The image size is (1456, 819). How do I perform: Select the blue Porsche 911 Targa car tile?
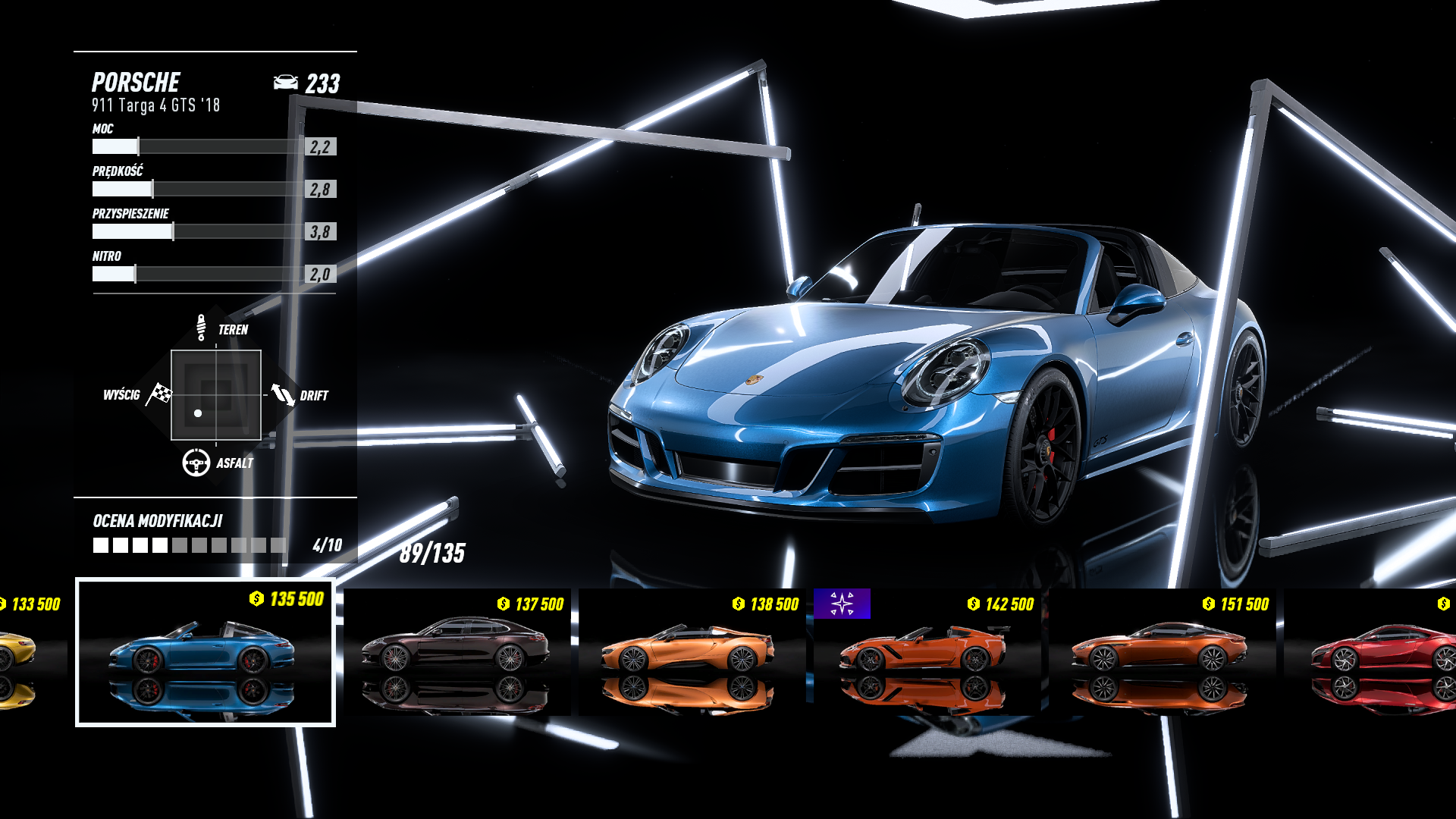click(x=205, y=652)
